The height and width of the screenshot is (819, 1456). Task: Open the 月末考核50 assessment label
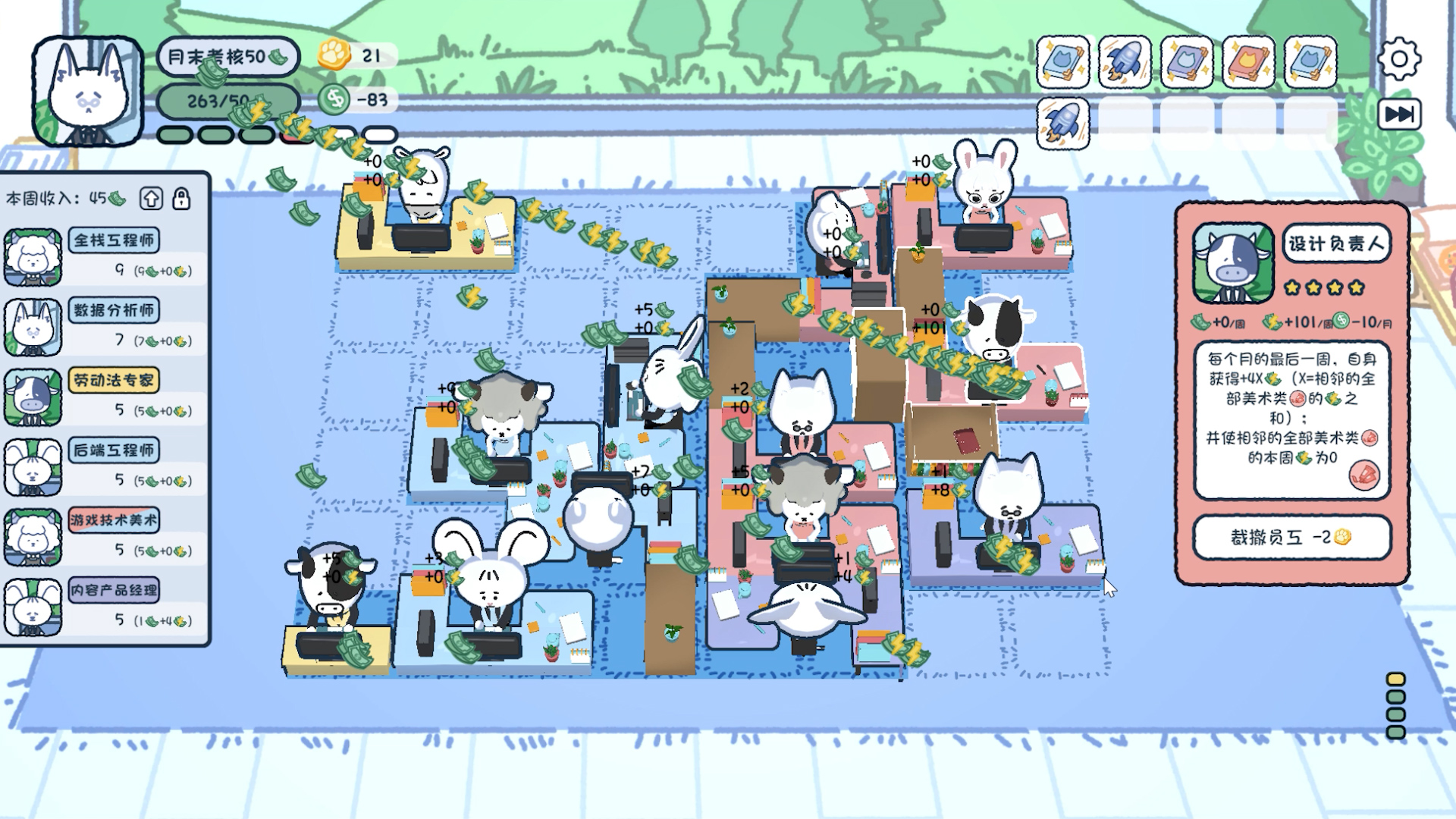(x=227, y=57)
